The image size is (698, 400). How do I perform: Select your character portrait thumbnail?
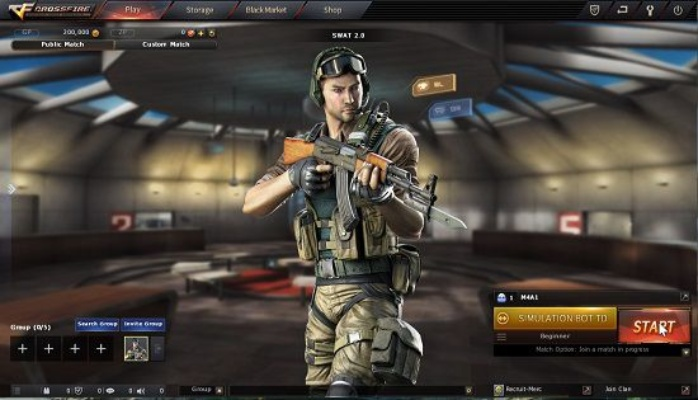tap(135, 348)
